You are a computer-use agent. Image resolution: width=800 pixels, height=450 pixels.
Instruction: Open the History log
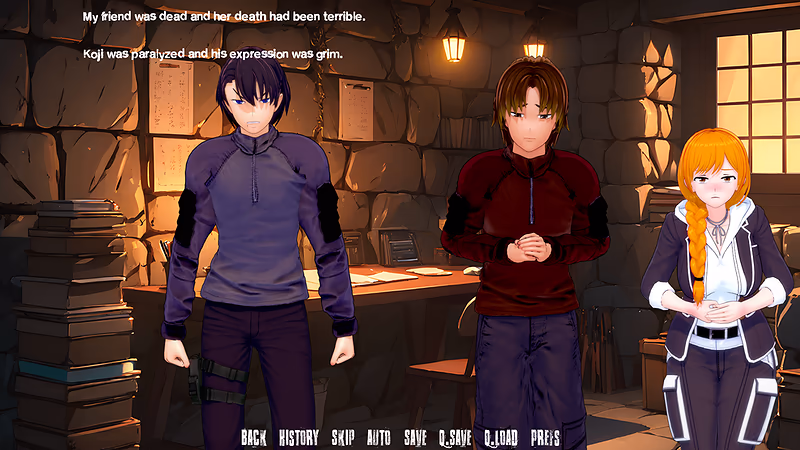299,438
